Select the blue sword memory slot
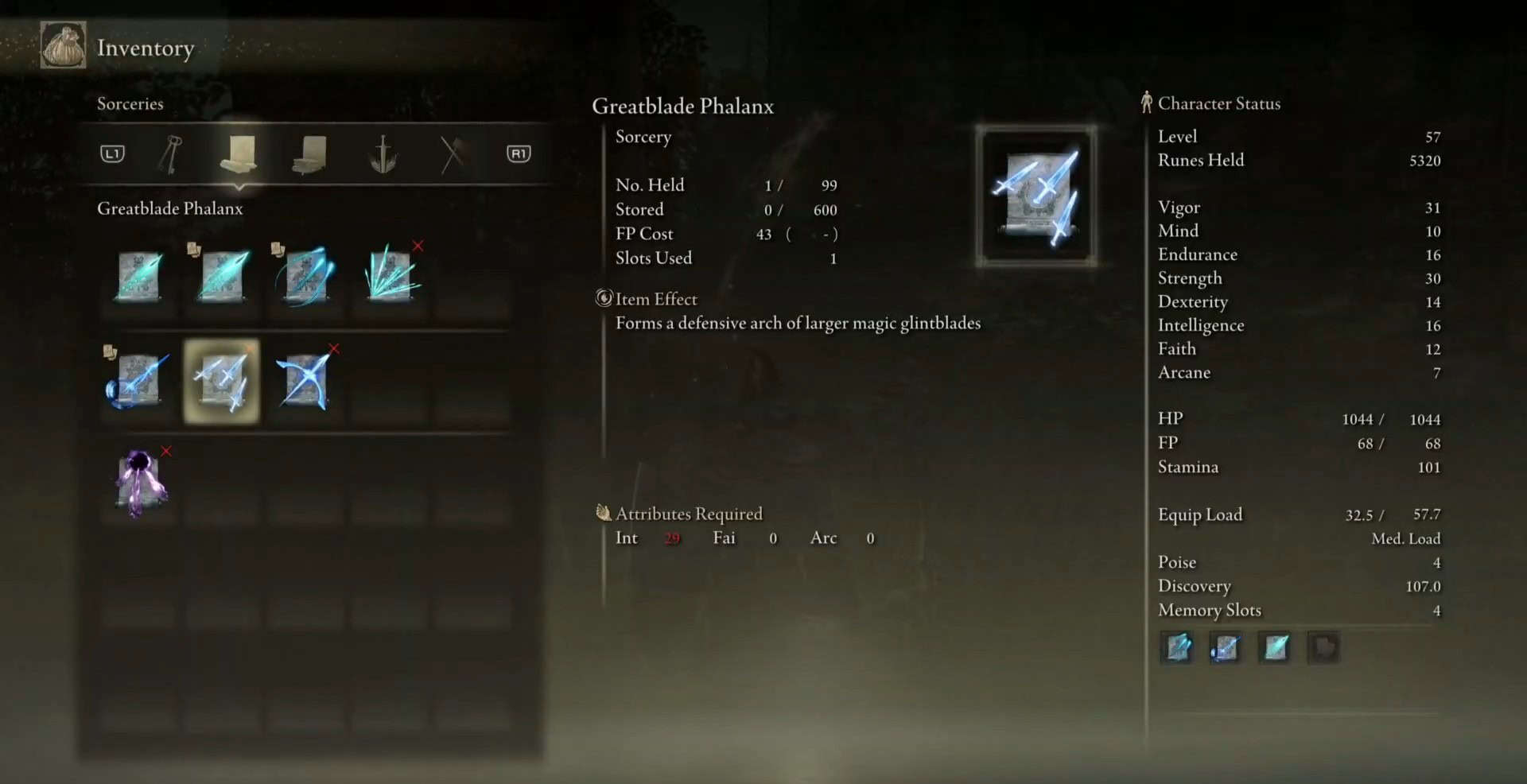1527x784 pixels. pos(1226,647)
